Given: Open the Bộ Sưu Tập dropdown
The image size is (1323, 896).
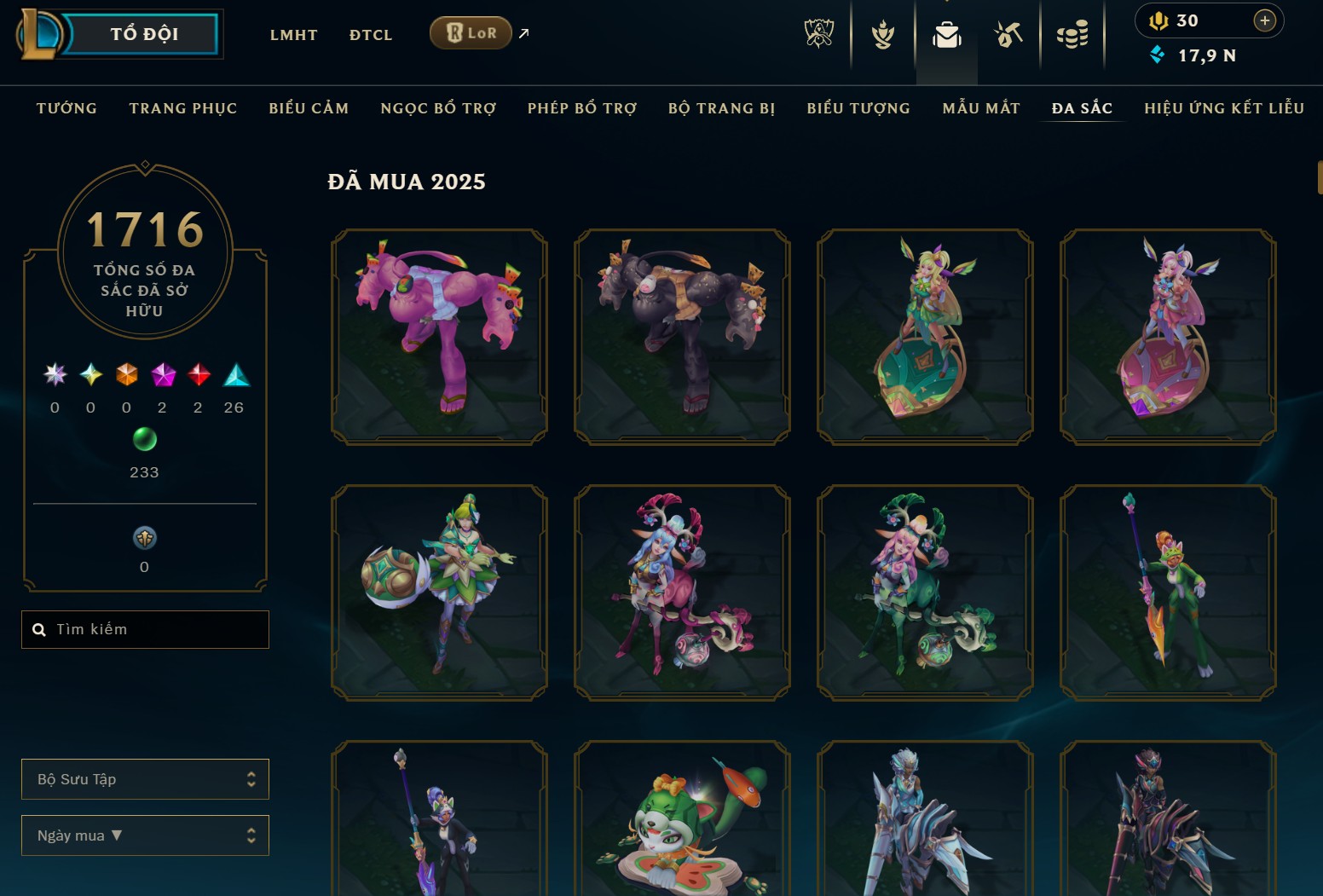Looking at the screenshot, I should pos(145,778).
